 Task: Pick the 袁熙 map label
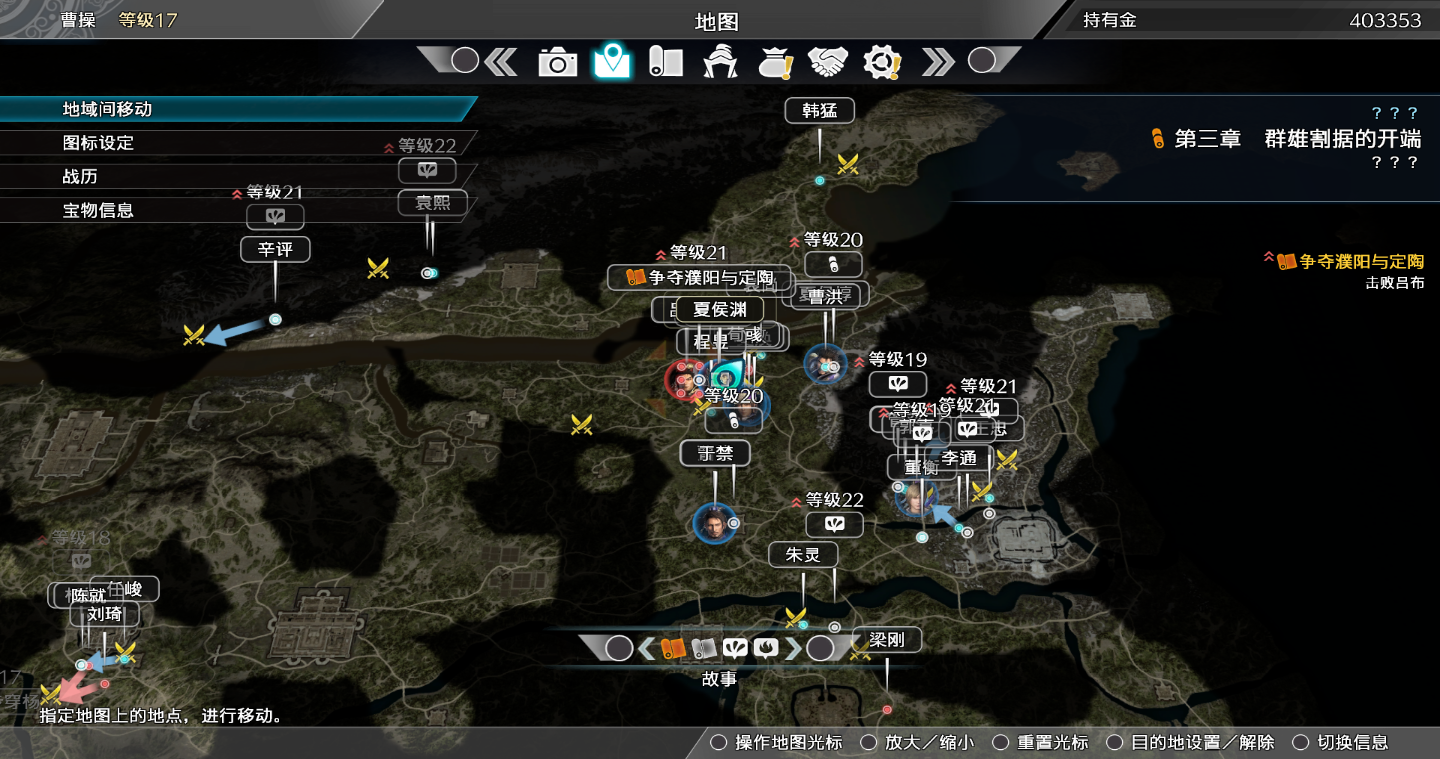point(432,203)
